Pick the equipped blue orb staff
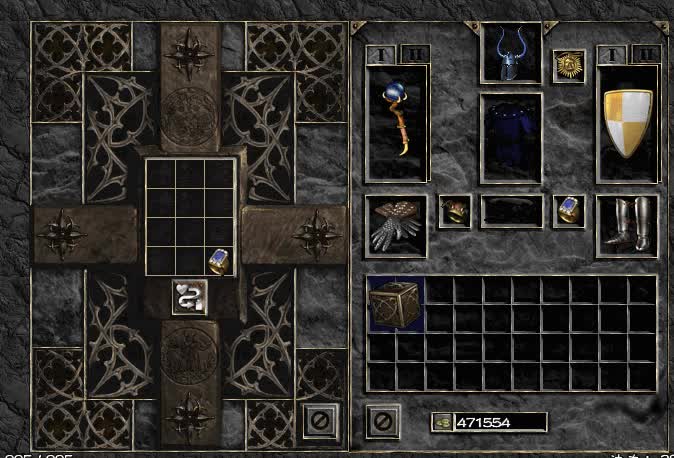This screenshot has height=458, width=674. 397,123
